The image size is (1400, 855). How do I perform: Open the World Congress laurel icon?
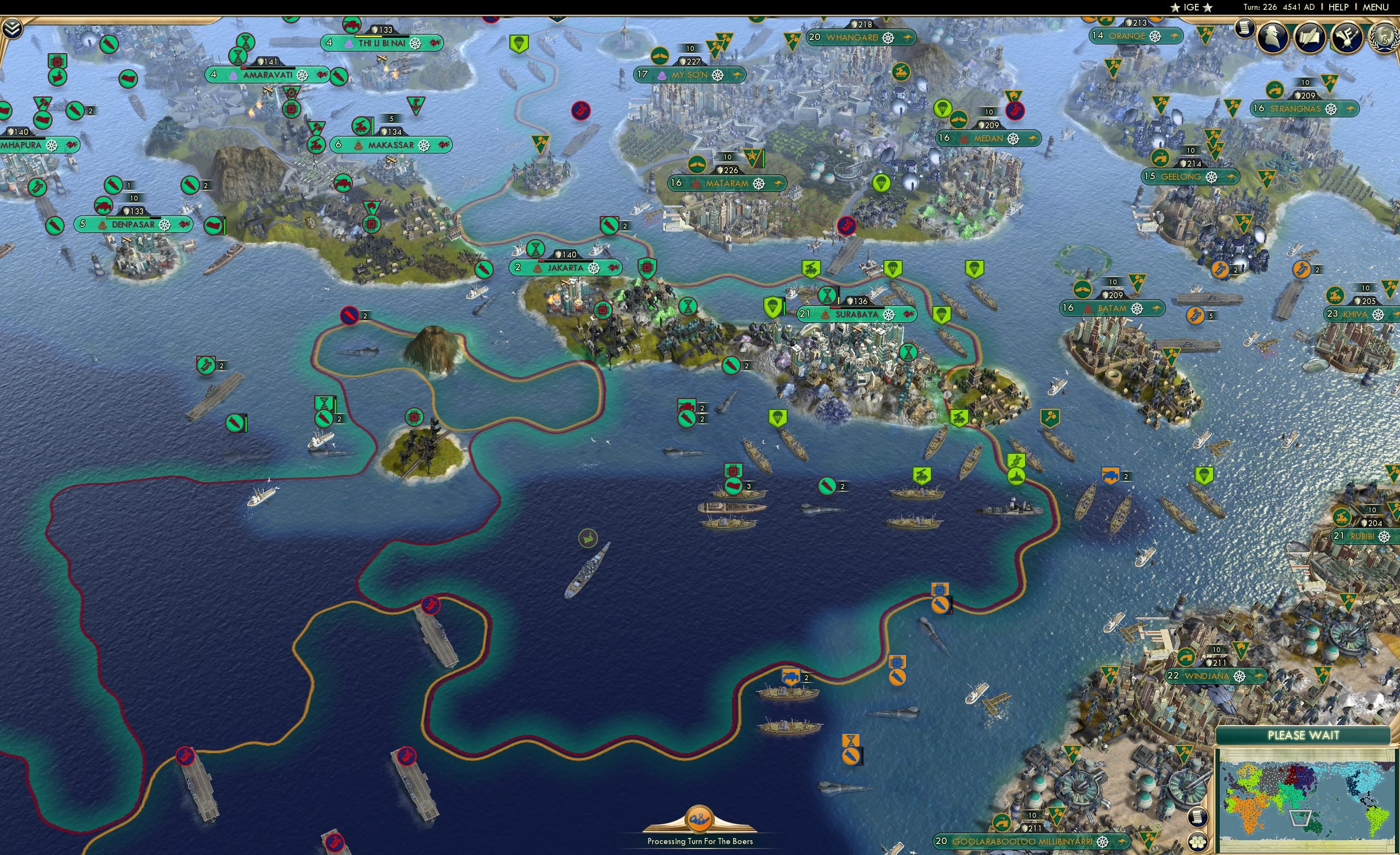coord(1385,37)
